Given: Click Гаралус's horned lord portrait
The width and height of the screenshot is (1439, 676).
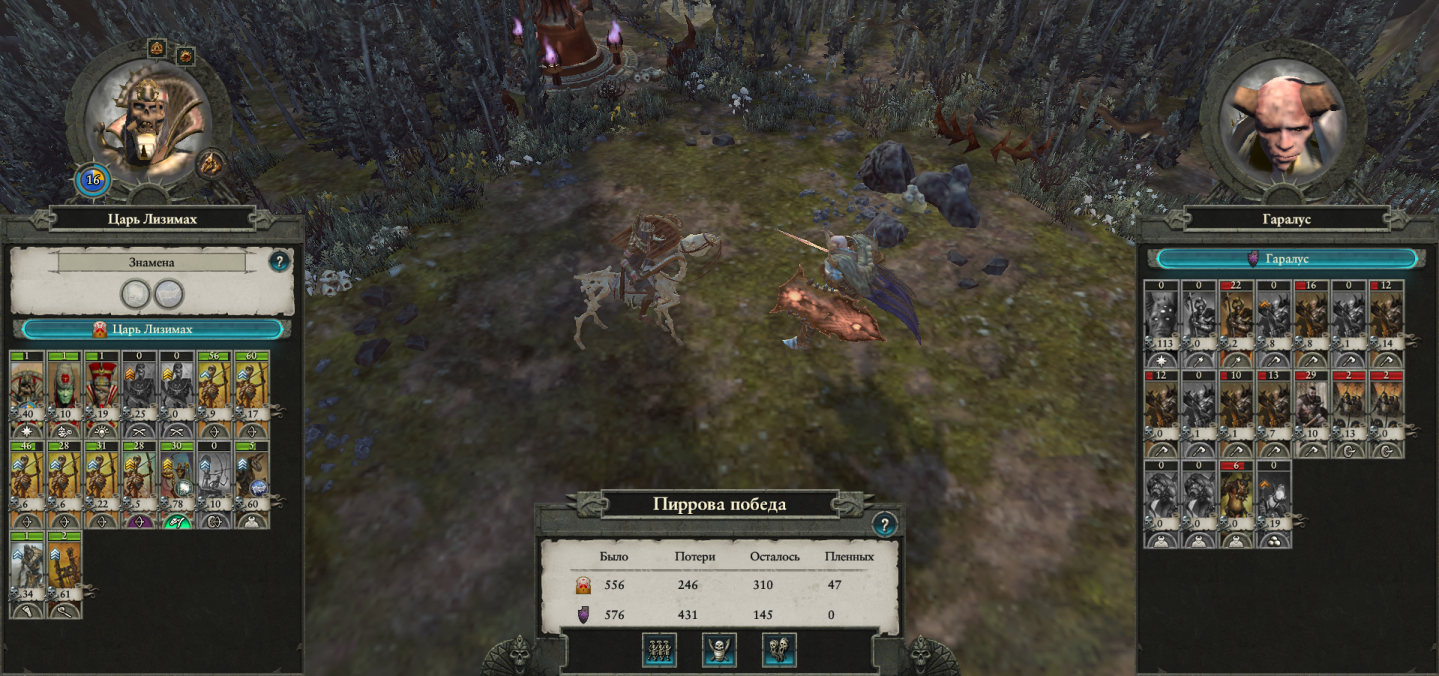Looking at the screenshot, I should point(1285,125).
